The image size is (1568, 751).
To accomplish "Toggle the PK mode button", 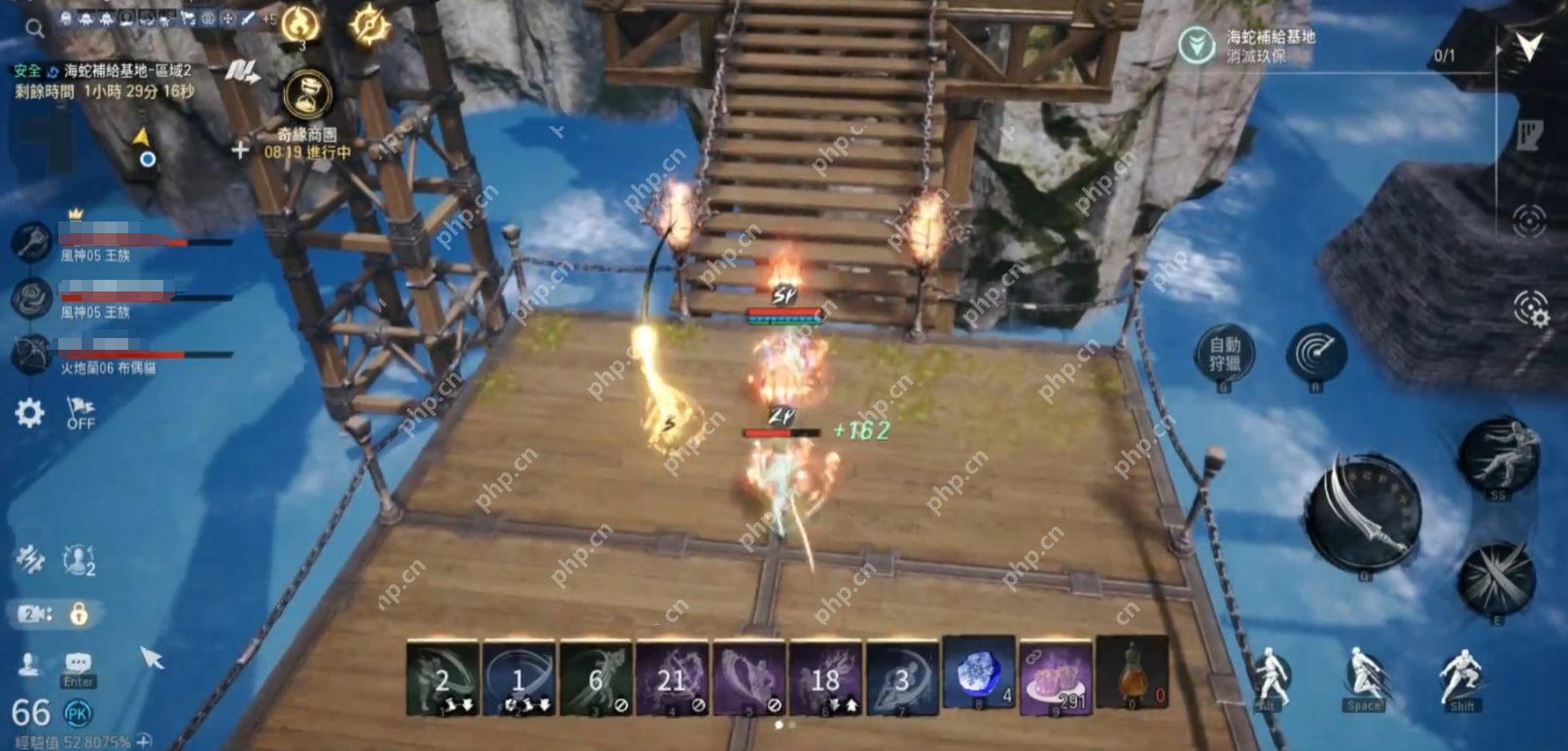I will coord(77,714).
